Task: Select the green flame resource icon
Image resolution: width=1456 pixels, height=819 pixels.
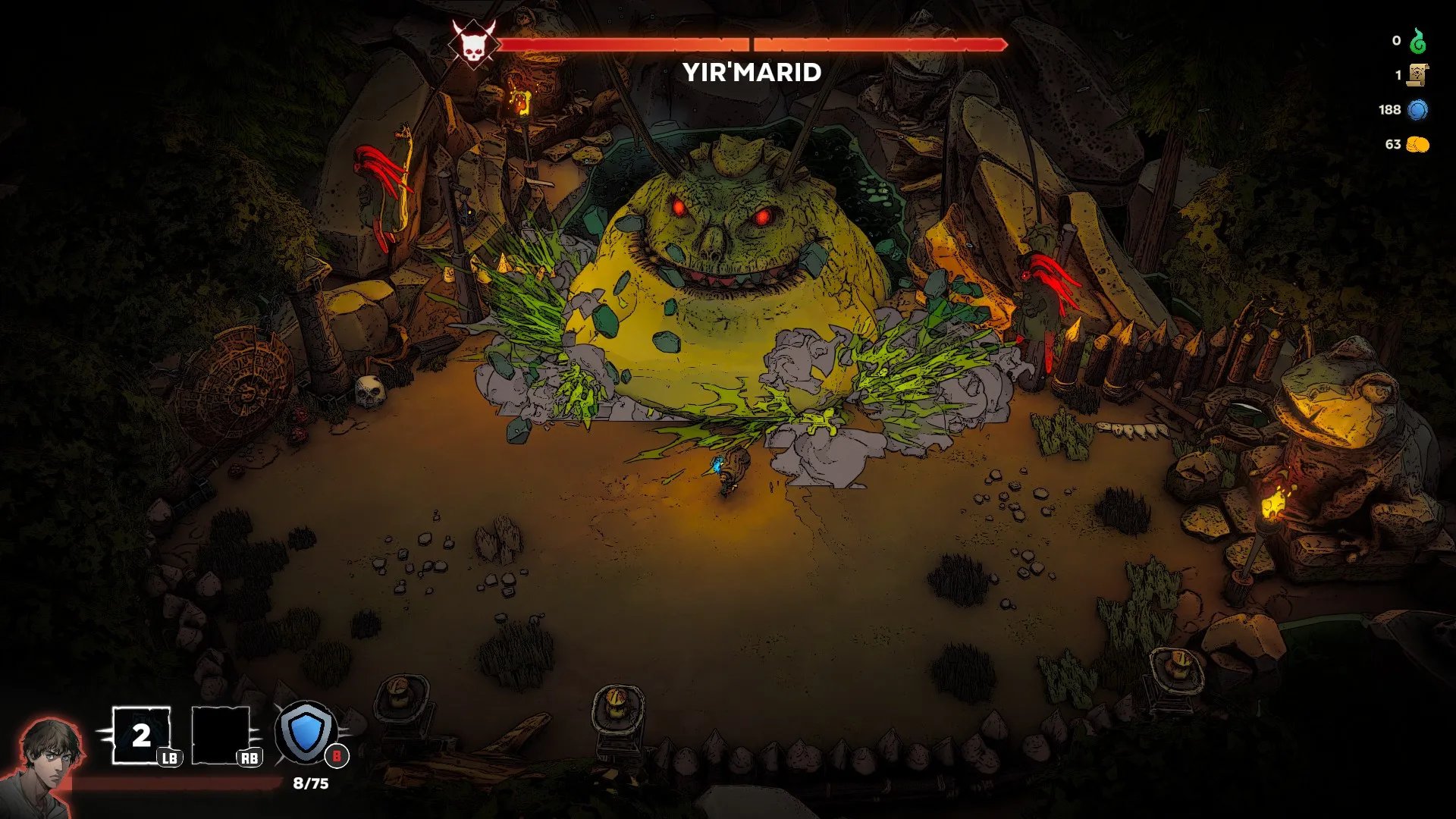Action: coord(1417,41)
